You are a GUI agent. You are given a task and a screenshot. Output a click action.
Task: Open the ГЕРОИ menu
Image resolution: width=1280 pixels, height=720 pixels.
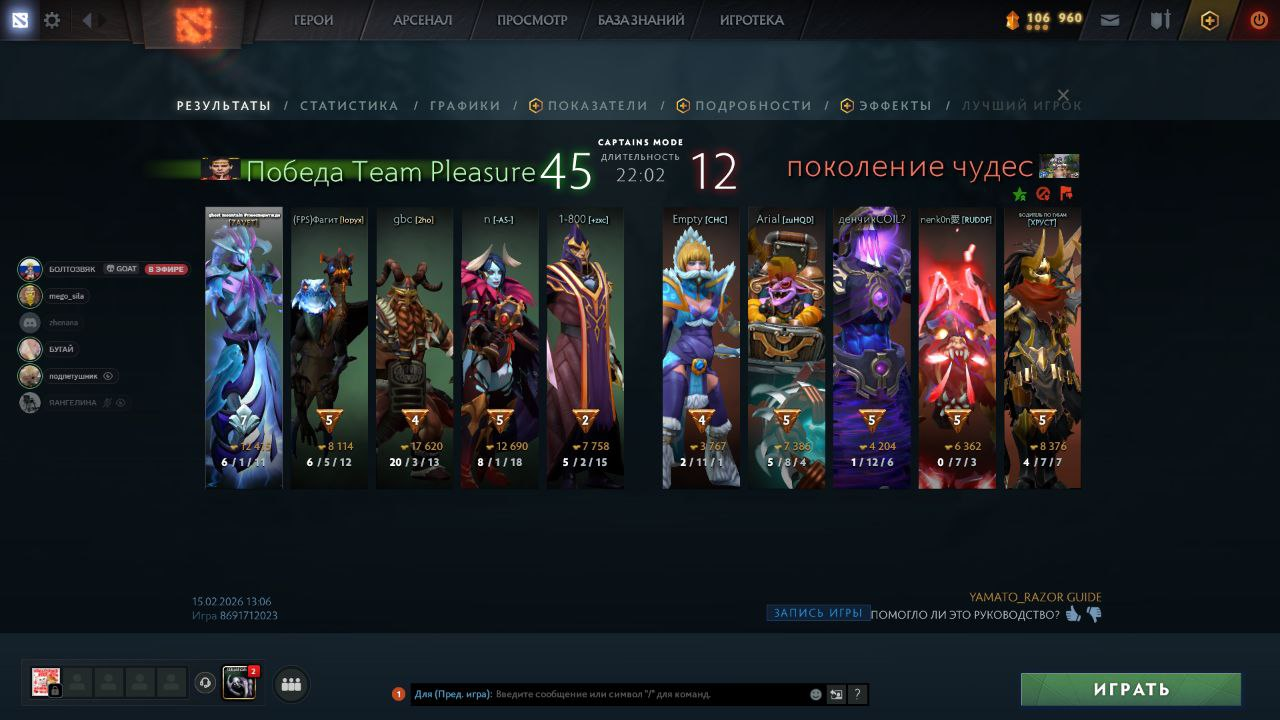[x=313, y=20]
